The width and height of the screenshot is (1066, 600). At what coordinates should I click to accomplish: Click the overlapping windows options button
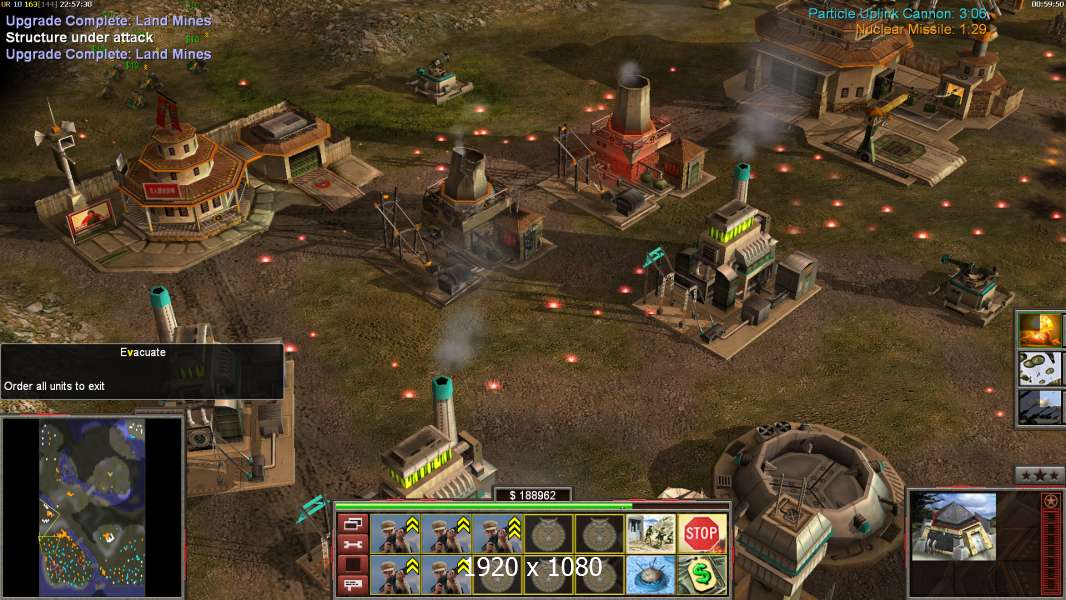coord(352,524)
